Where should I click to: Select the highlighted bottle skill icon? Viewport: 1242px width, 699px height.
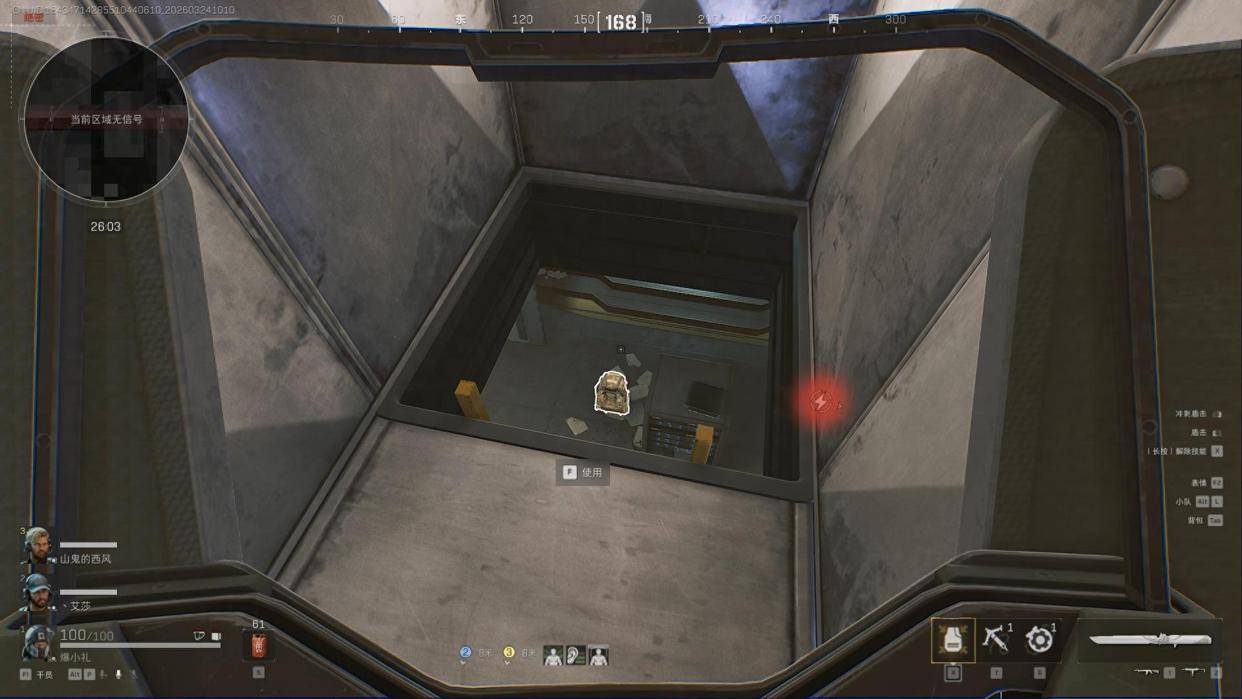pyautogui.click(x=953, y=640)
